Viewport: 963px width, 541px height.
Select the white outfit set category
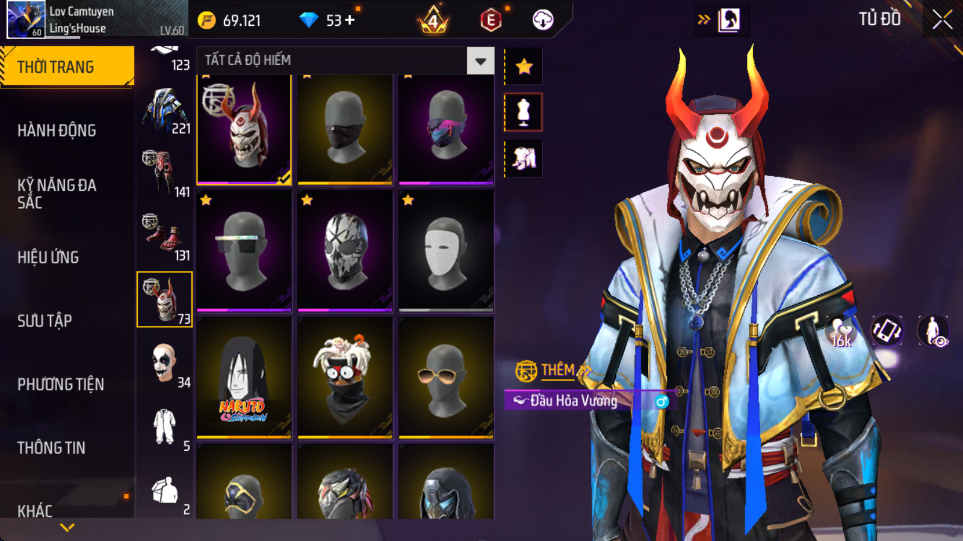[165, 428]
